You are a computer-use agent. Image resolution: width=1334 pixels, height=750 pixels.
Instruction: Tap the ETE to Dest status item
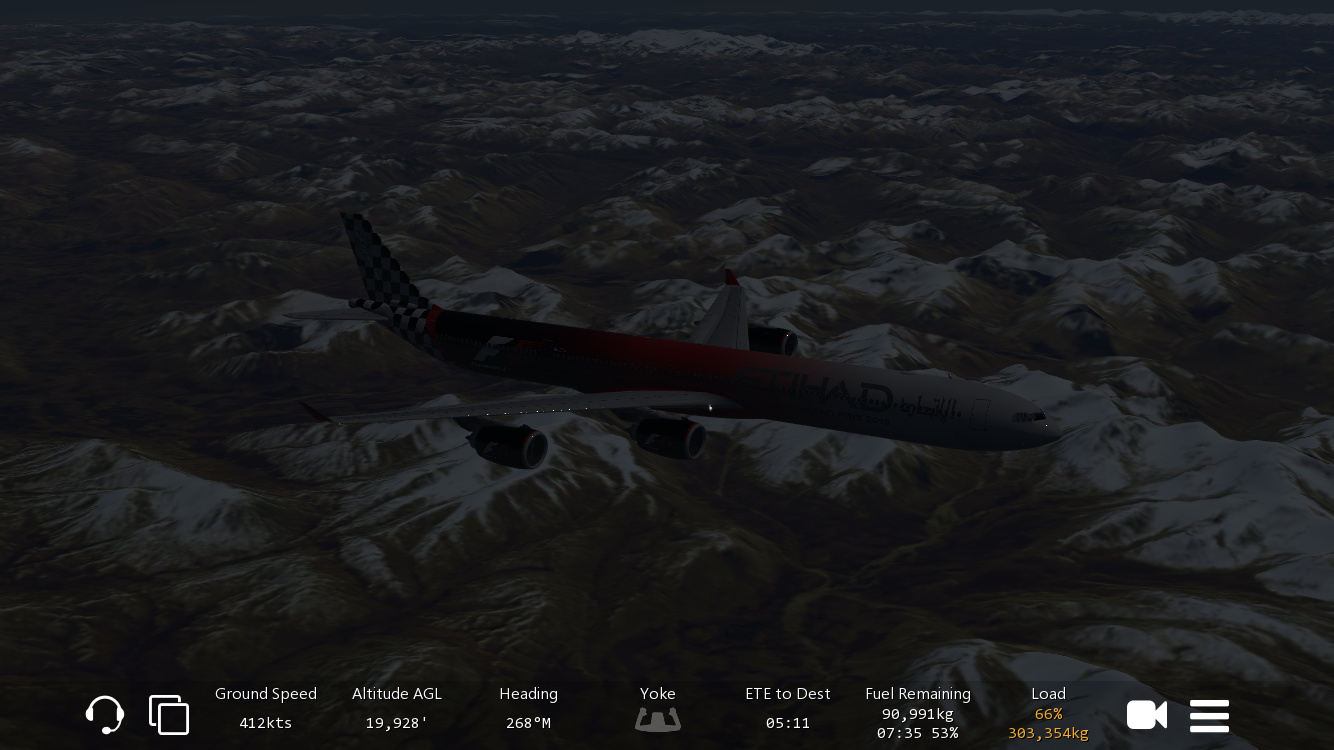(788, 708)
